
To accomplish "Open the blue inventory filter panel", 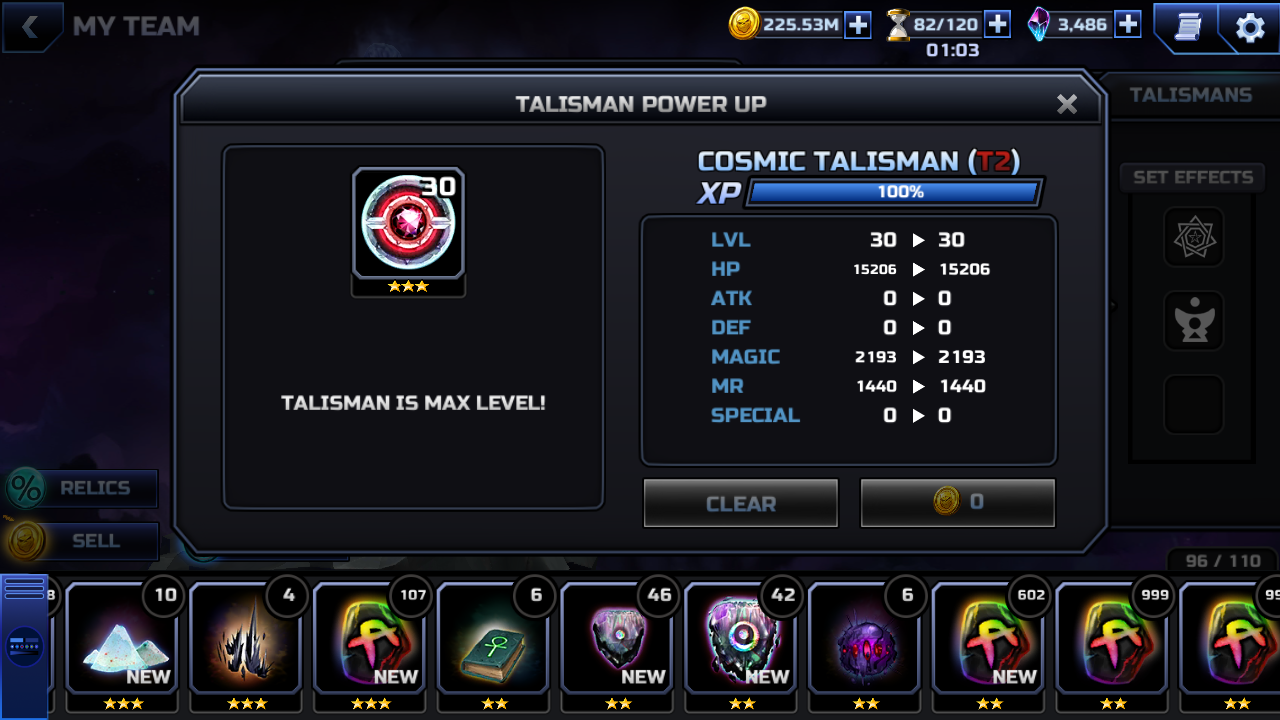I will [x=24, y=646].
